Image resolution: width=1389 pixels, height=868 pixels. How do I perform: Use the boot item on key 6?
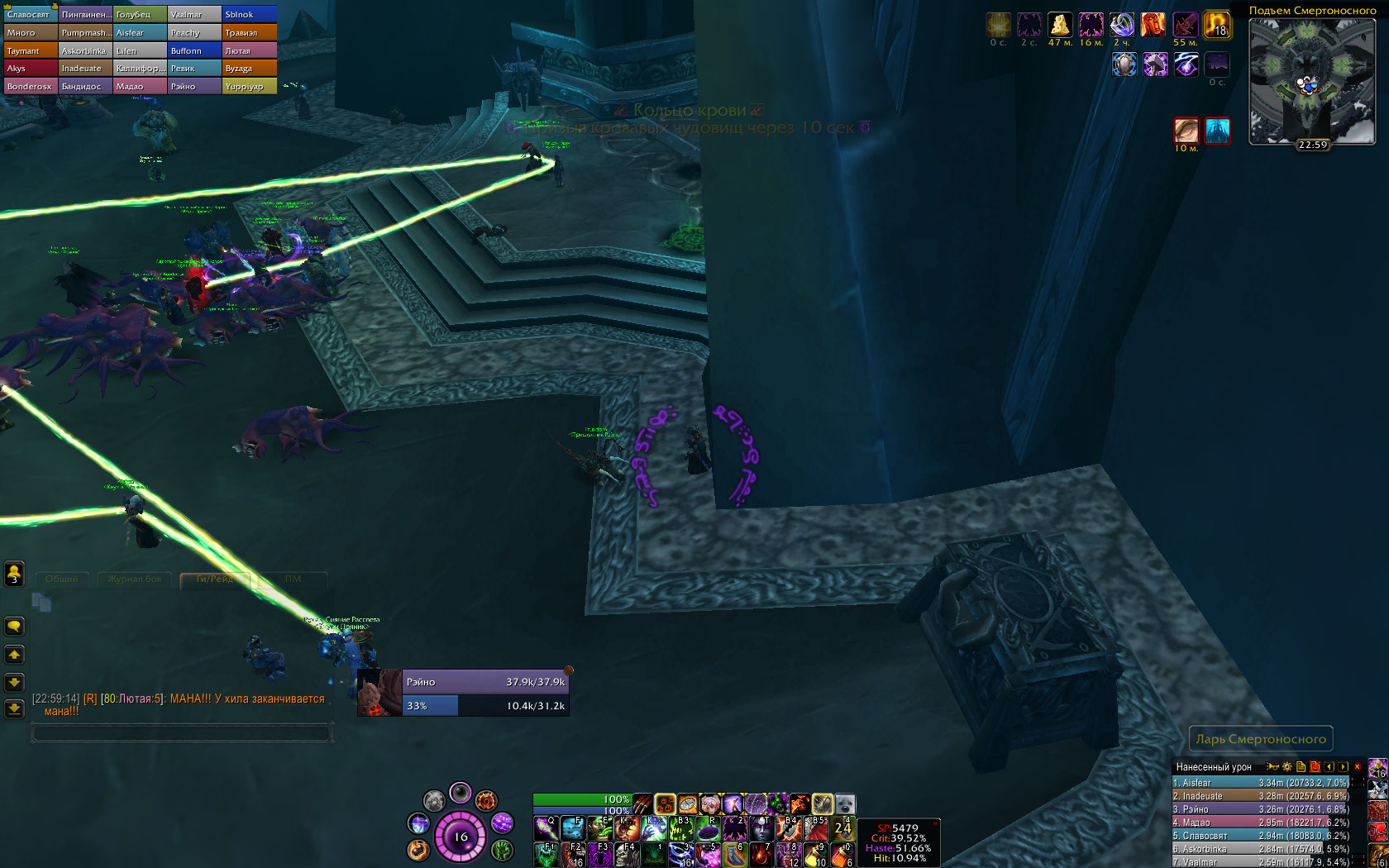click(x=734, y=854)
